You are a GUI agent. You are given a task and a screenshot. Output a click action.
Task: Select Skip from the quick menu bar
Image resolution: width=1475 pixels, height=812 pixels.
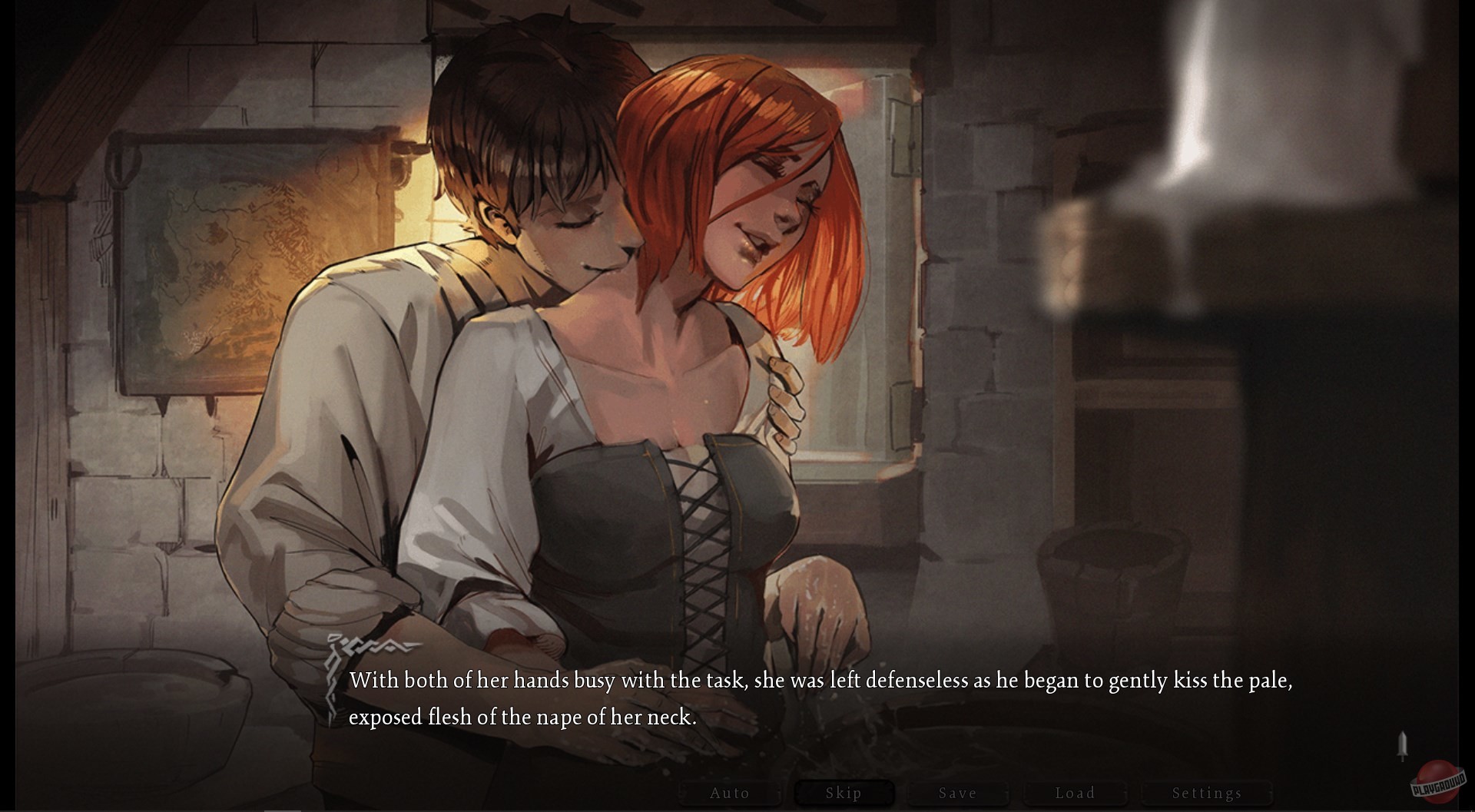point(844,792)
